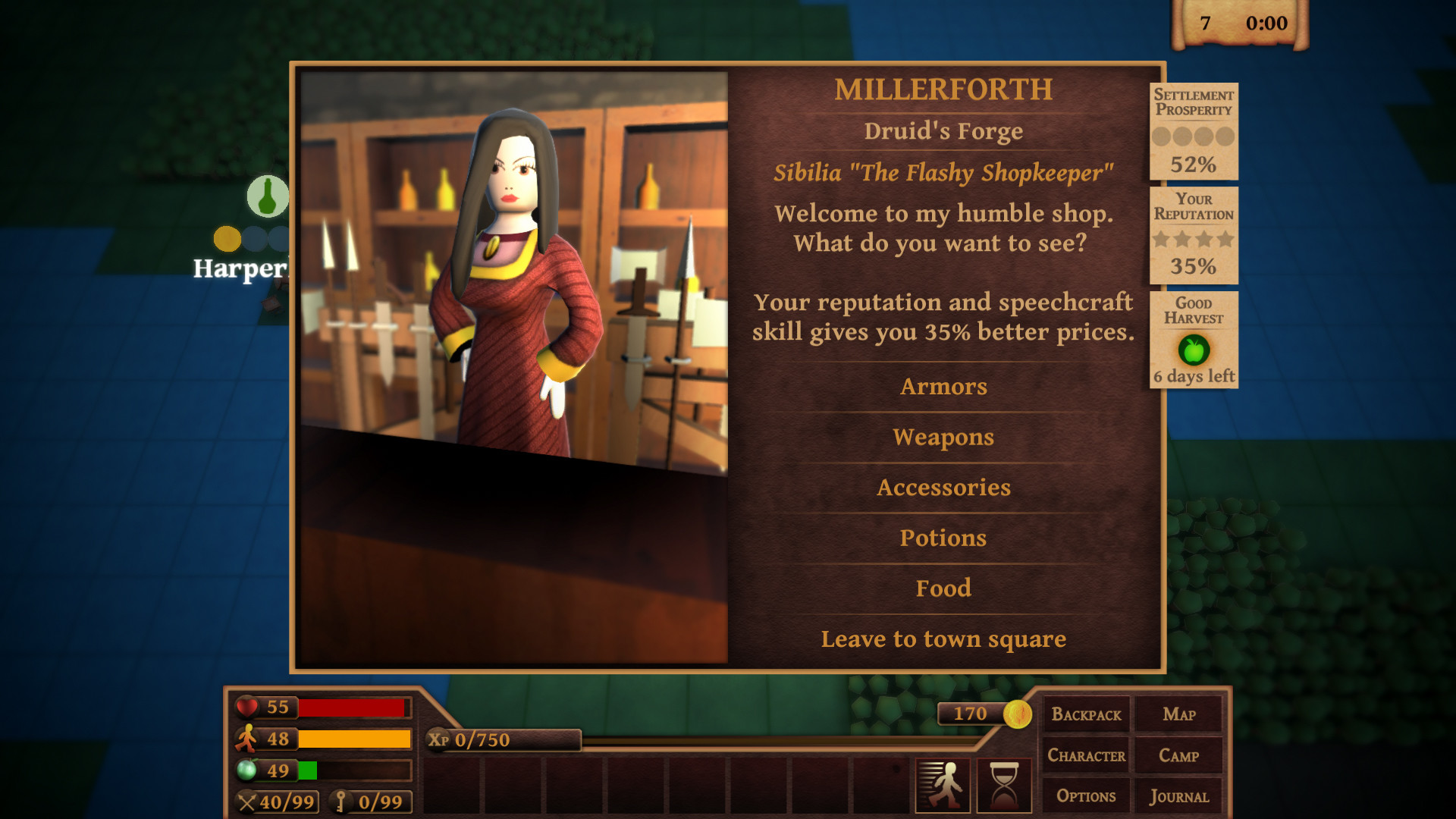This screenshot has height=819, width=1456.
Task: Select the Accessories option
Action: [x=943, y=488]
